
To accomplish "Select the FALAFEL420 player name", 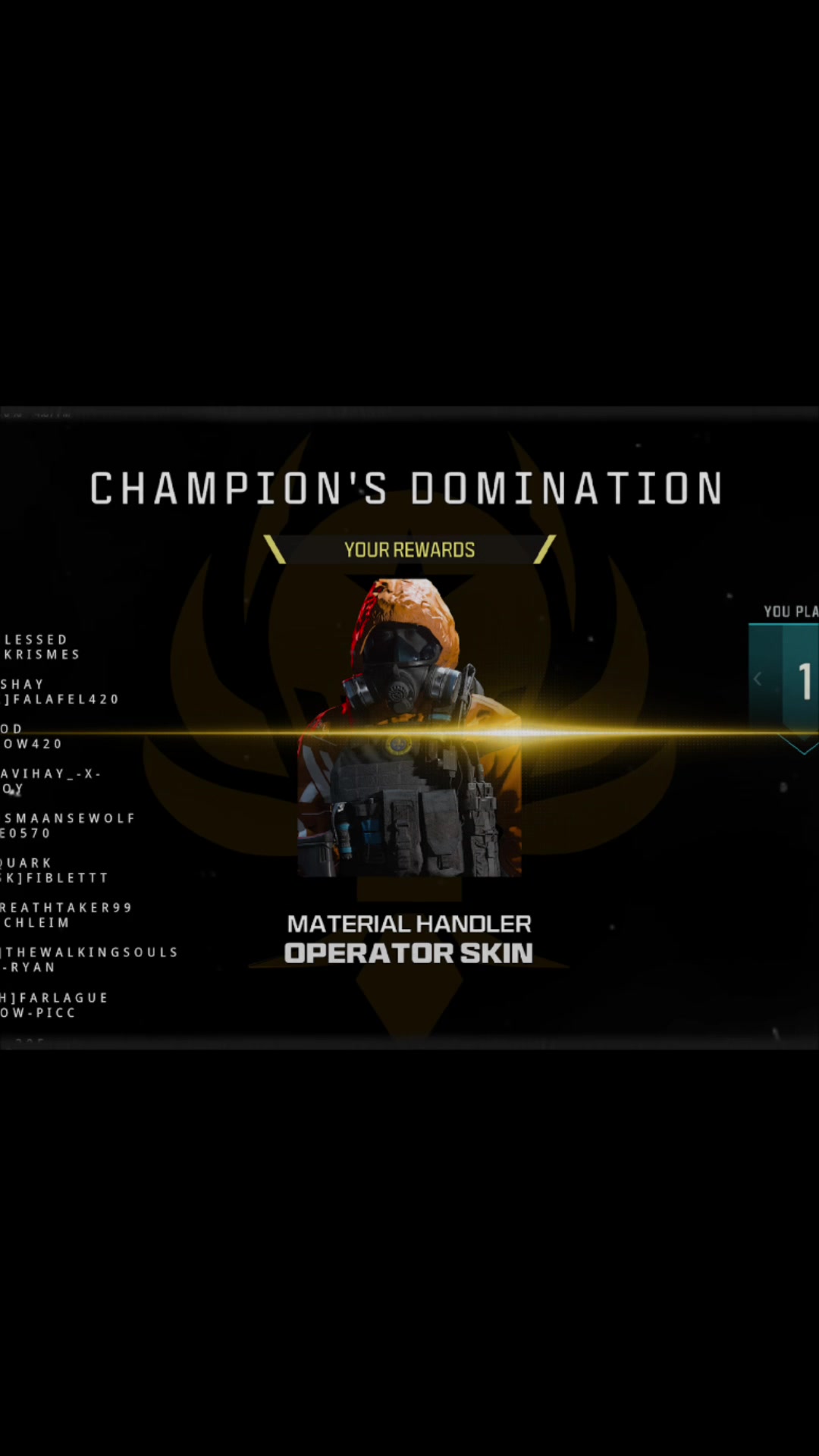I will 64,699.
